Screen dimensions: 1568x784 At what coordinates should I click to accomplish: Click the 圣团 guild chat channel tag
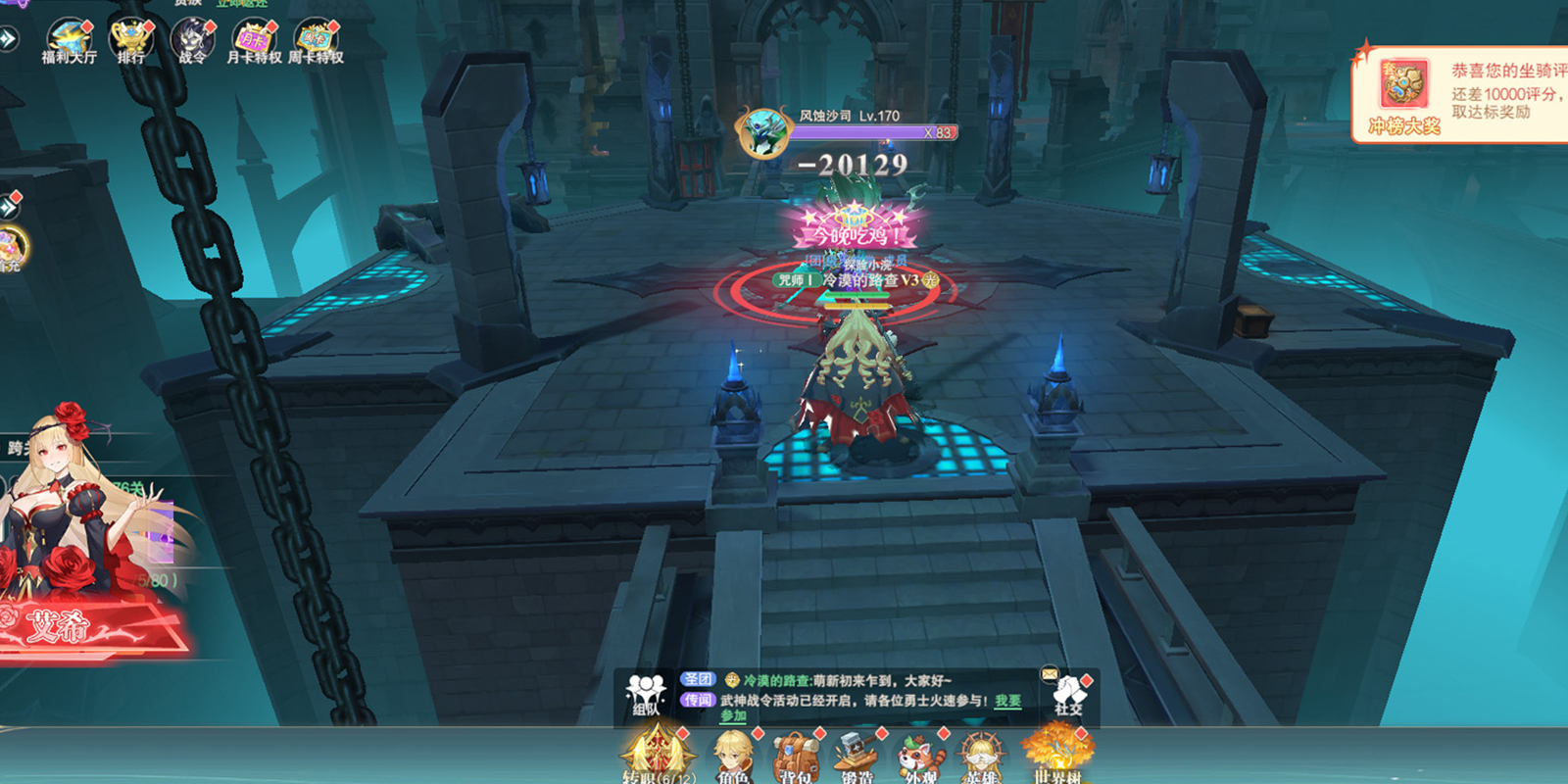[x=698, y=679]
